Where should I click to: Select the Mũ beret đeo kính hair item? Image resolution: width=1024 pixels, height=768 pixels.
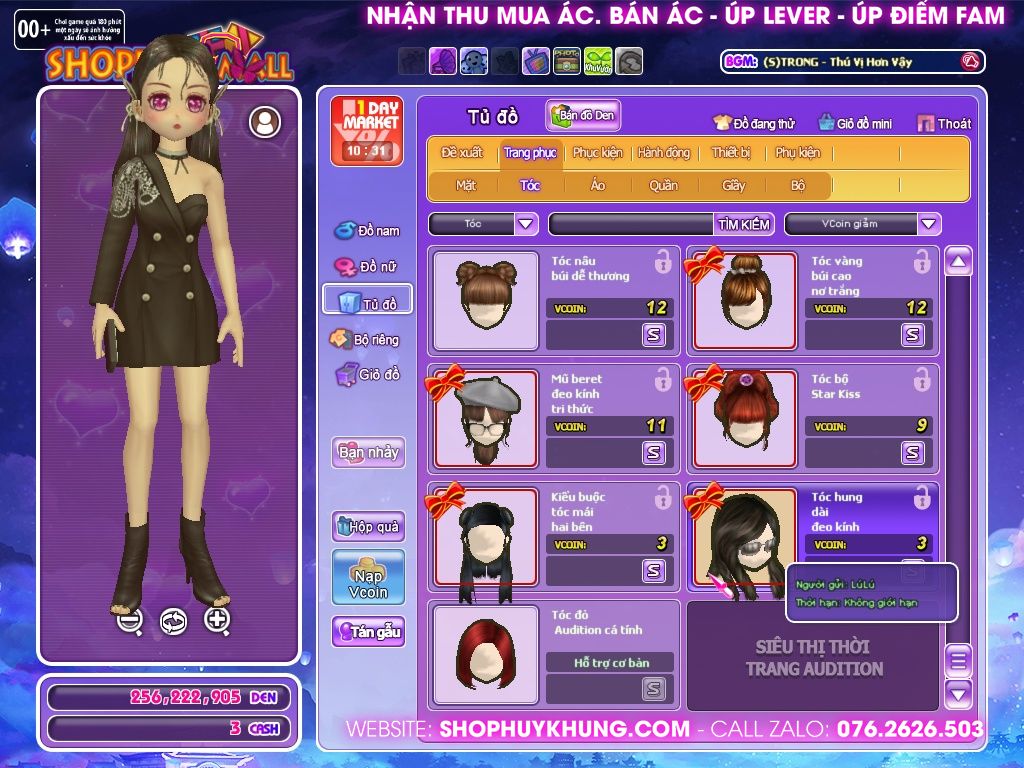pos(485,420)
